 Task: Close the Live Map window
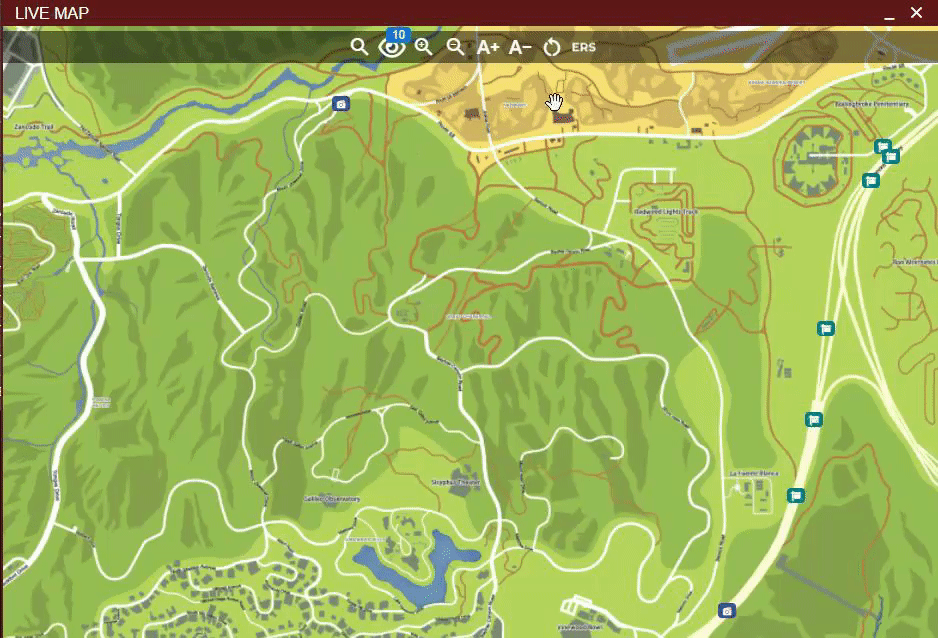pyautogui.click(x=916, y=13)
